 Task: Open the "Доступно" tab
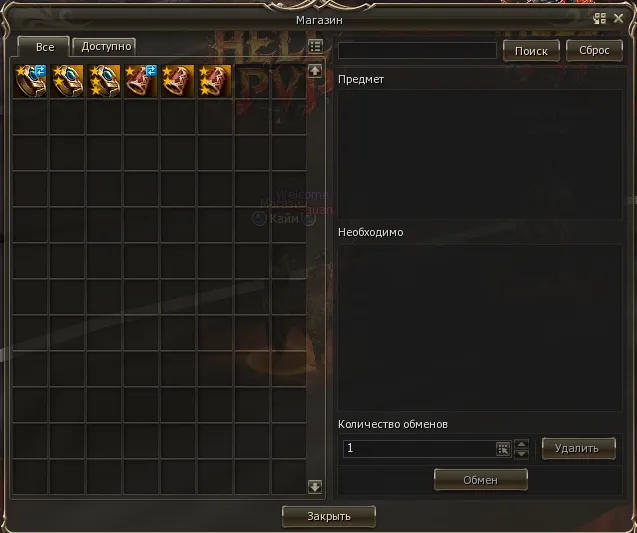(104, 46)
